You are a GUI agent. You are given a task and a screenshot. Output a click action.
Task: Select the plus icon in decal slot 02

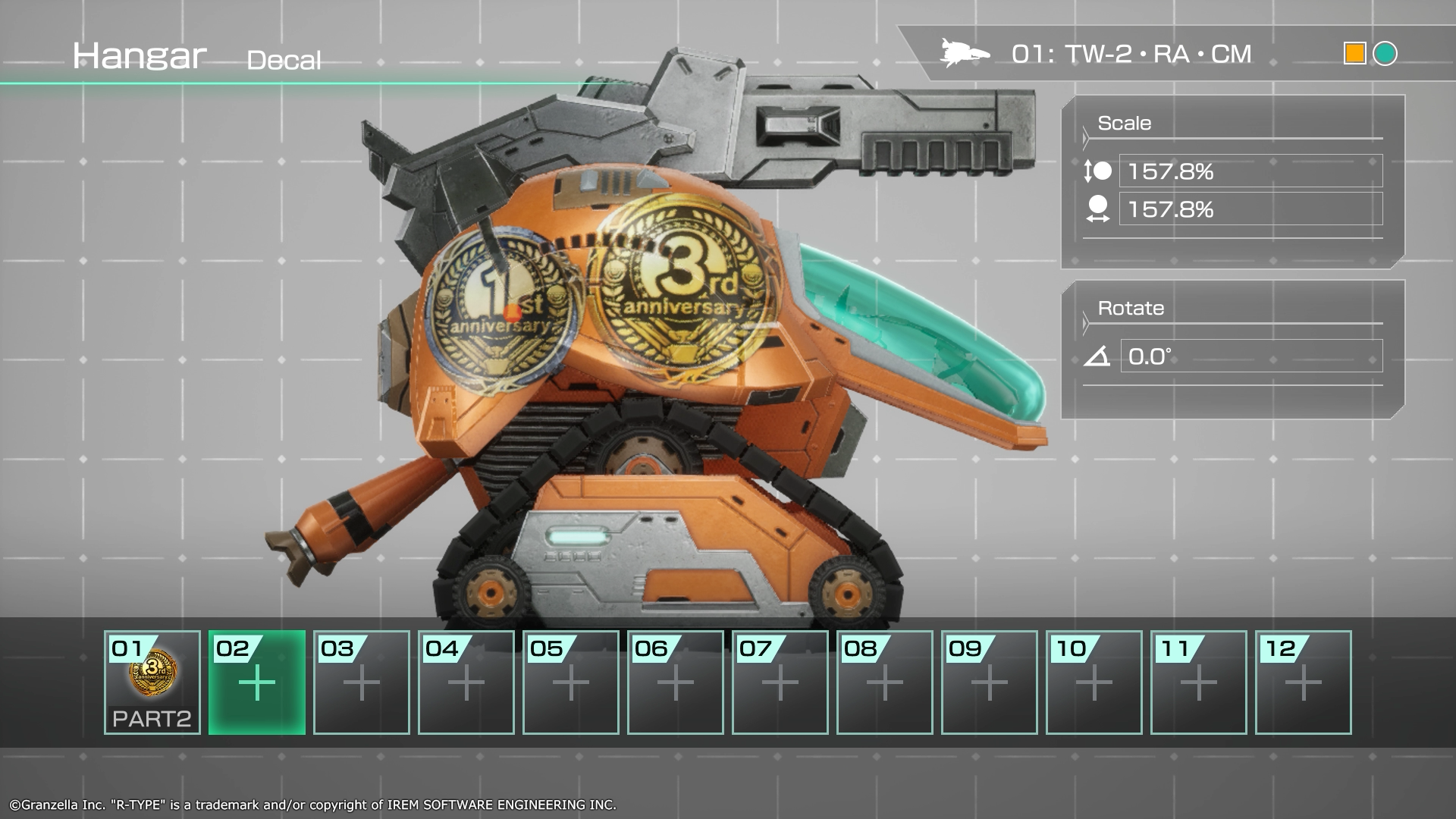[256, 681]
